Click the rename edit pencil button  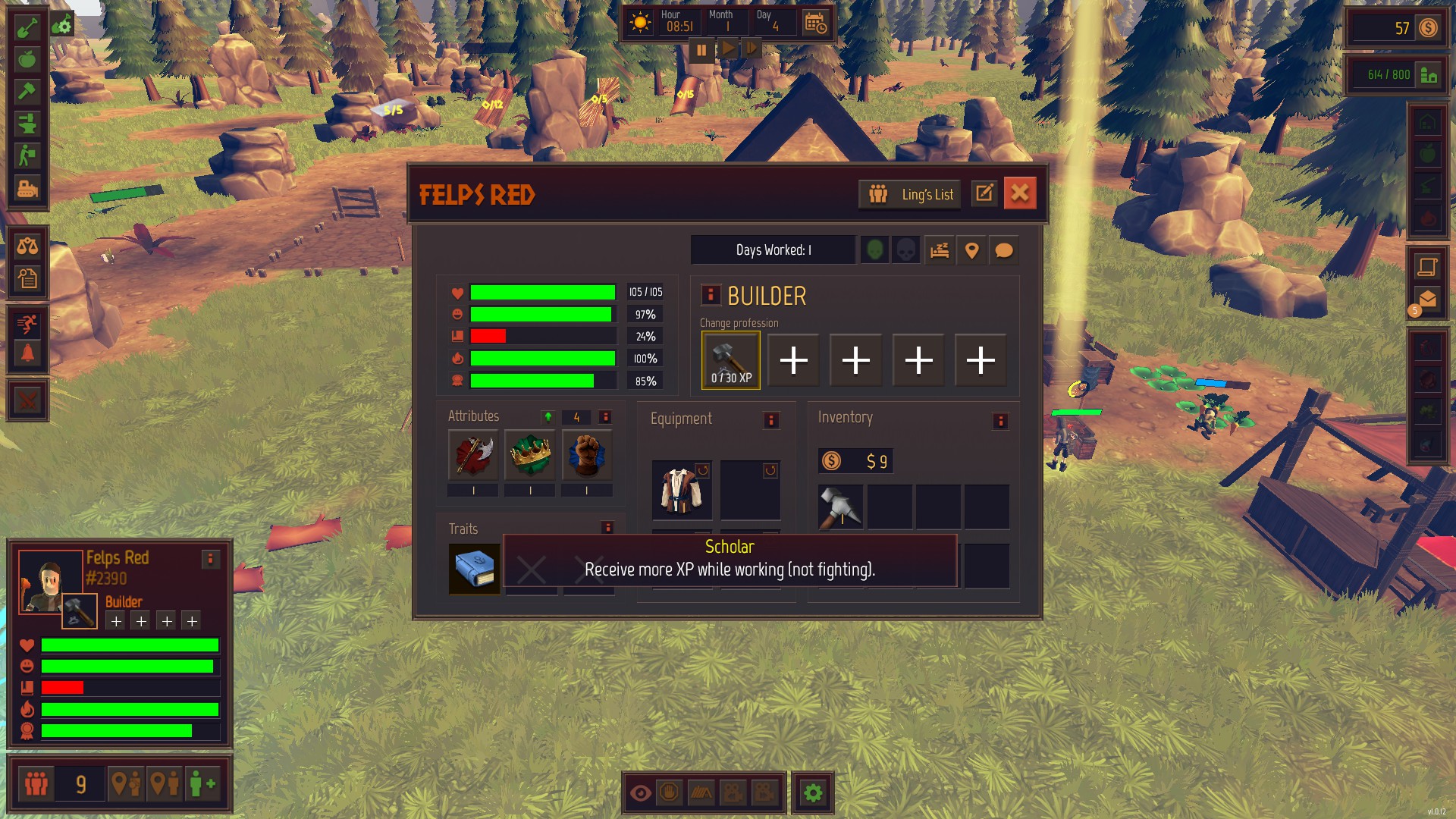(984, 193)
